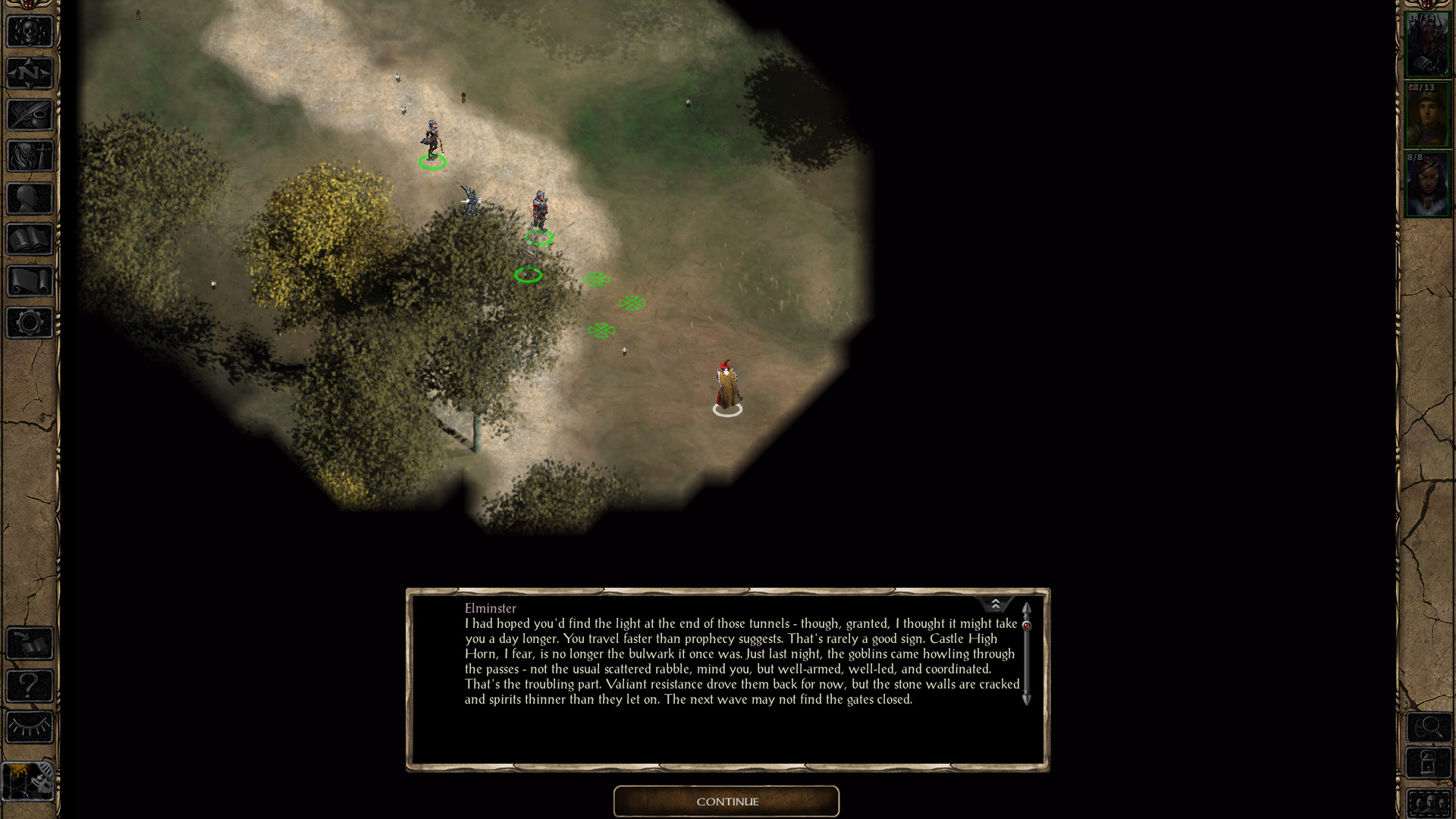Viewport: 1456px width, 819px height.
Task: Continue the conversation with Elminster
Action: (726, 801)
